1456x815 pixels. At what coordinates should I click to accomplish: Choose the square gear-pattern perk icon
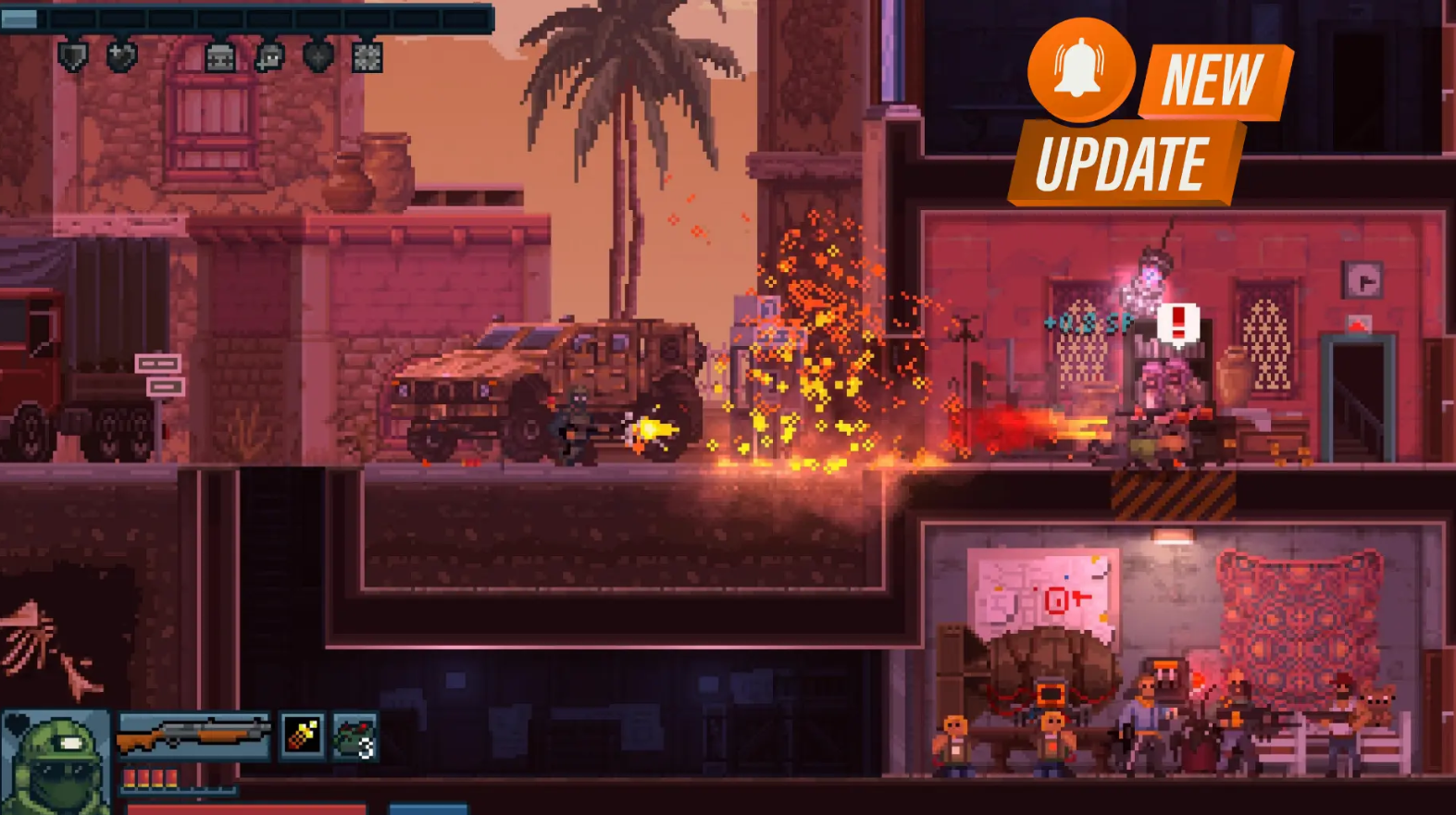coord(367,58)
